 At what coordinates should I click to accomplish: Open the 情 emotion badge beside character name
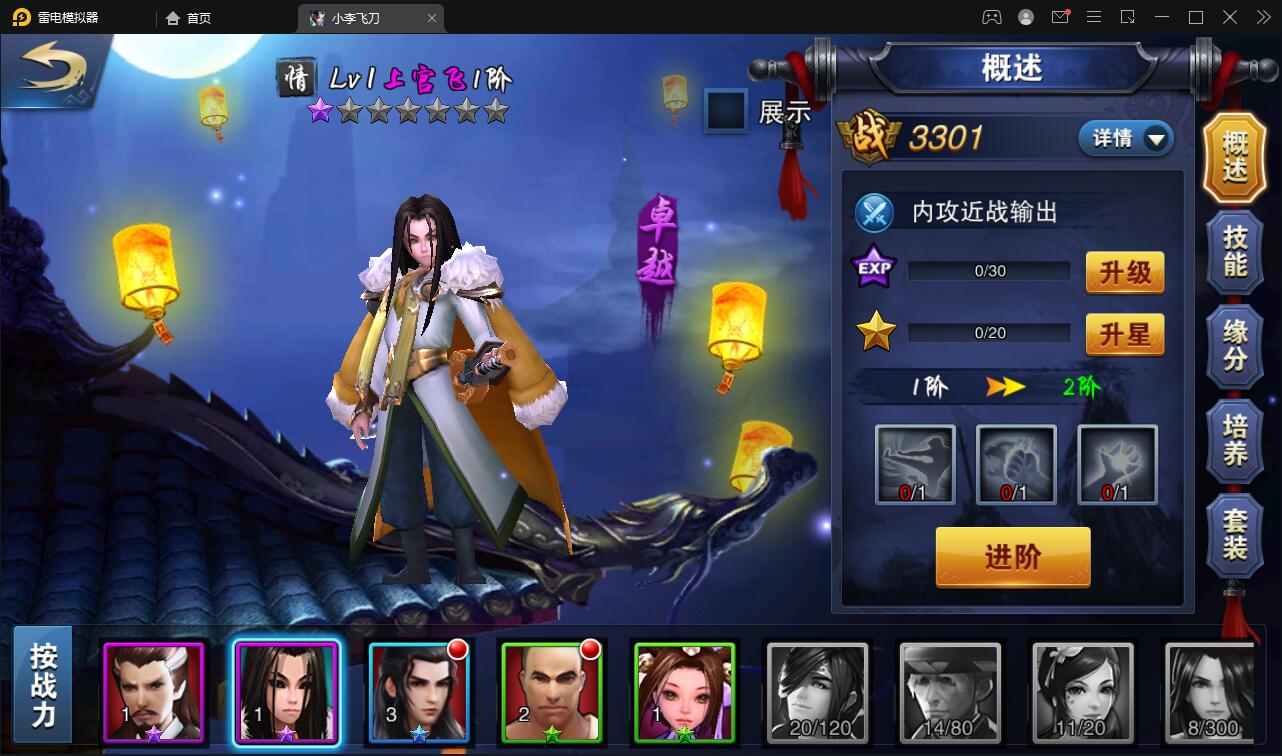pos(295,78)
